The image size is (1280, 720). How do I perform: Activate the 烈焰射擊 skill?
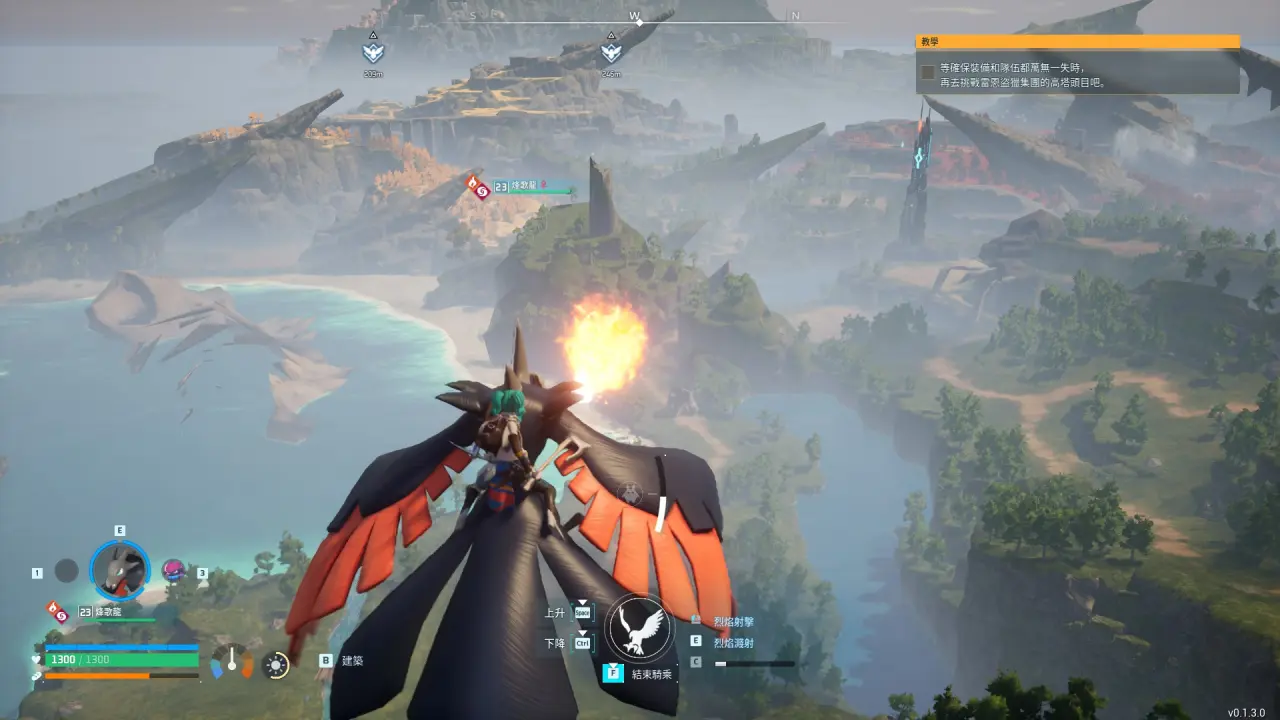tap(733, 622)
